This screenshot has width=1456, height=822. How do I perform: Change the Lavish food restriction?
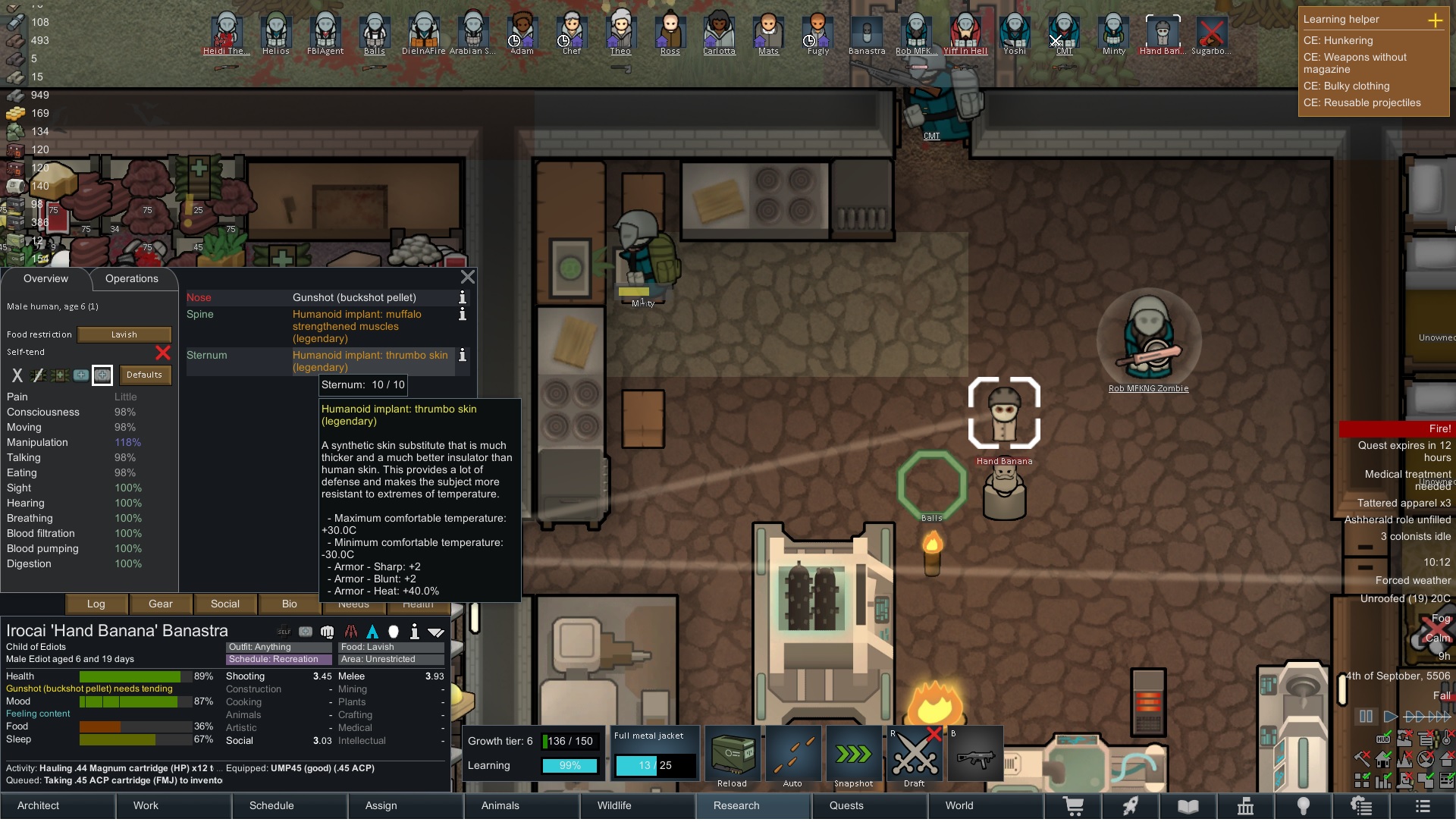[124, 335]
